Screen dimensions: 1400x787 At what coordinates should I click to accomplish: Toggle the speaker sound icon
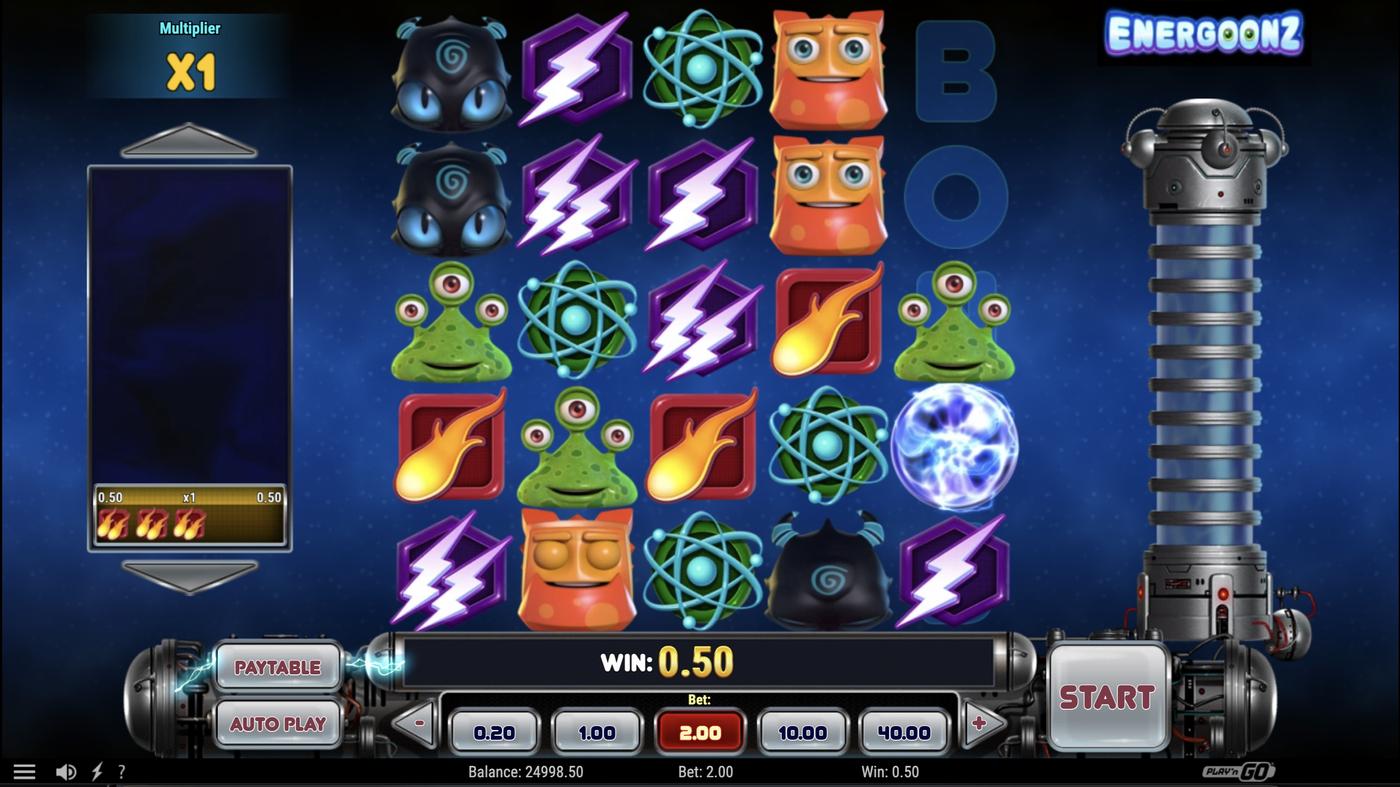66,770
